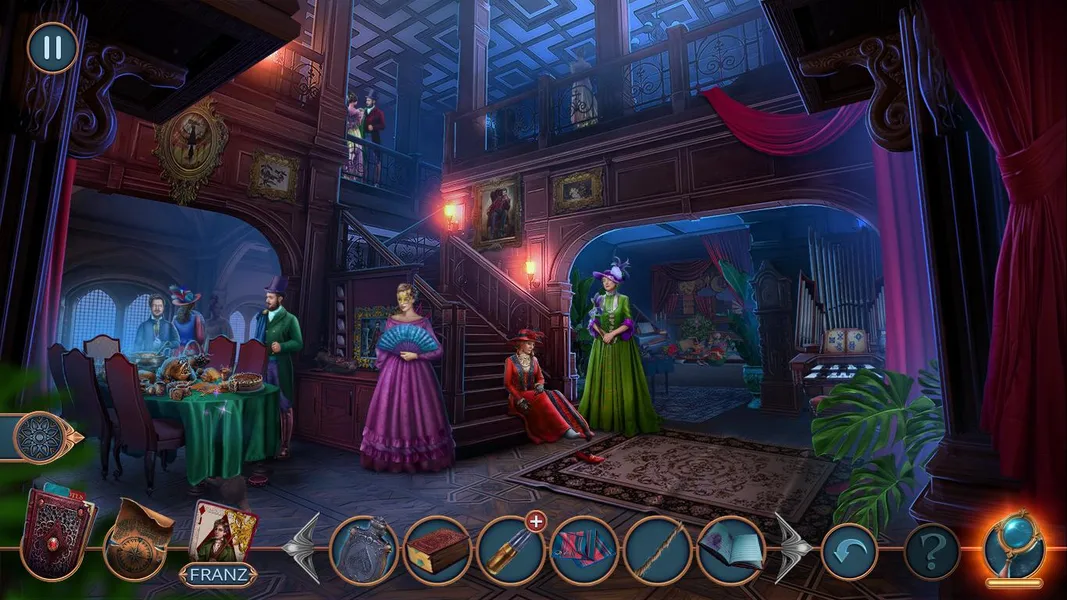Pick the open notebook from inventory
The height and width of the screenshot is (600, 1067).
pos(731,550)
